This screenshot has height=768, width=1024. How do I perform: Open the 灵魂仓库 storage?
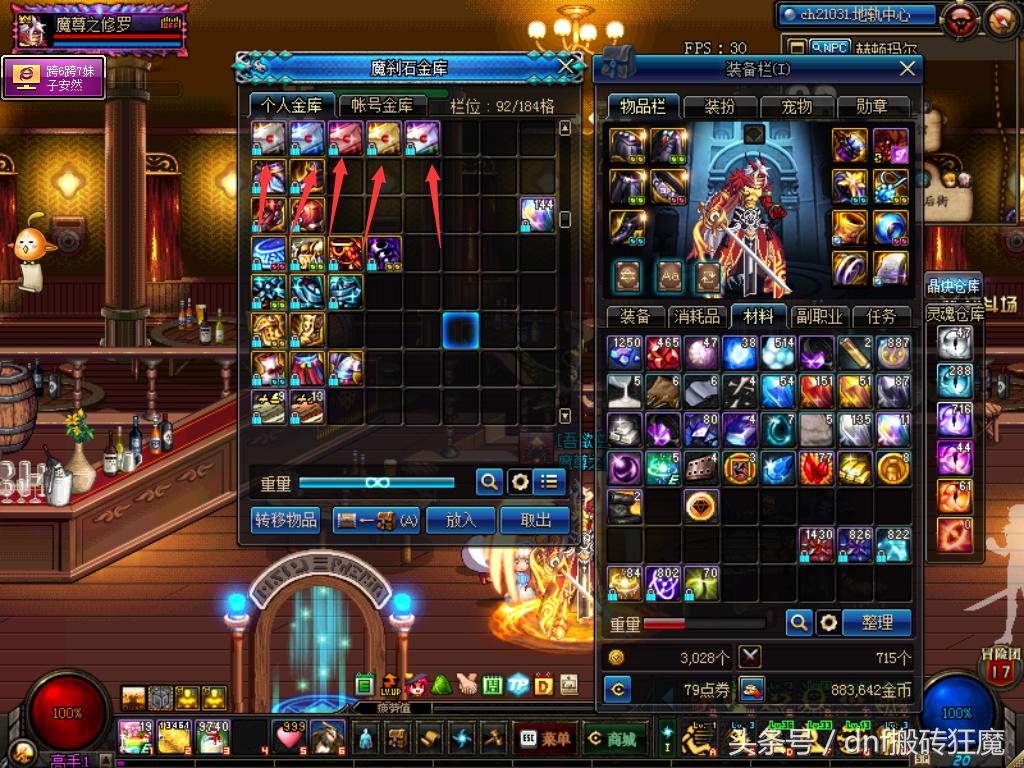tap(954, 312)
